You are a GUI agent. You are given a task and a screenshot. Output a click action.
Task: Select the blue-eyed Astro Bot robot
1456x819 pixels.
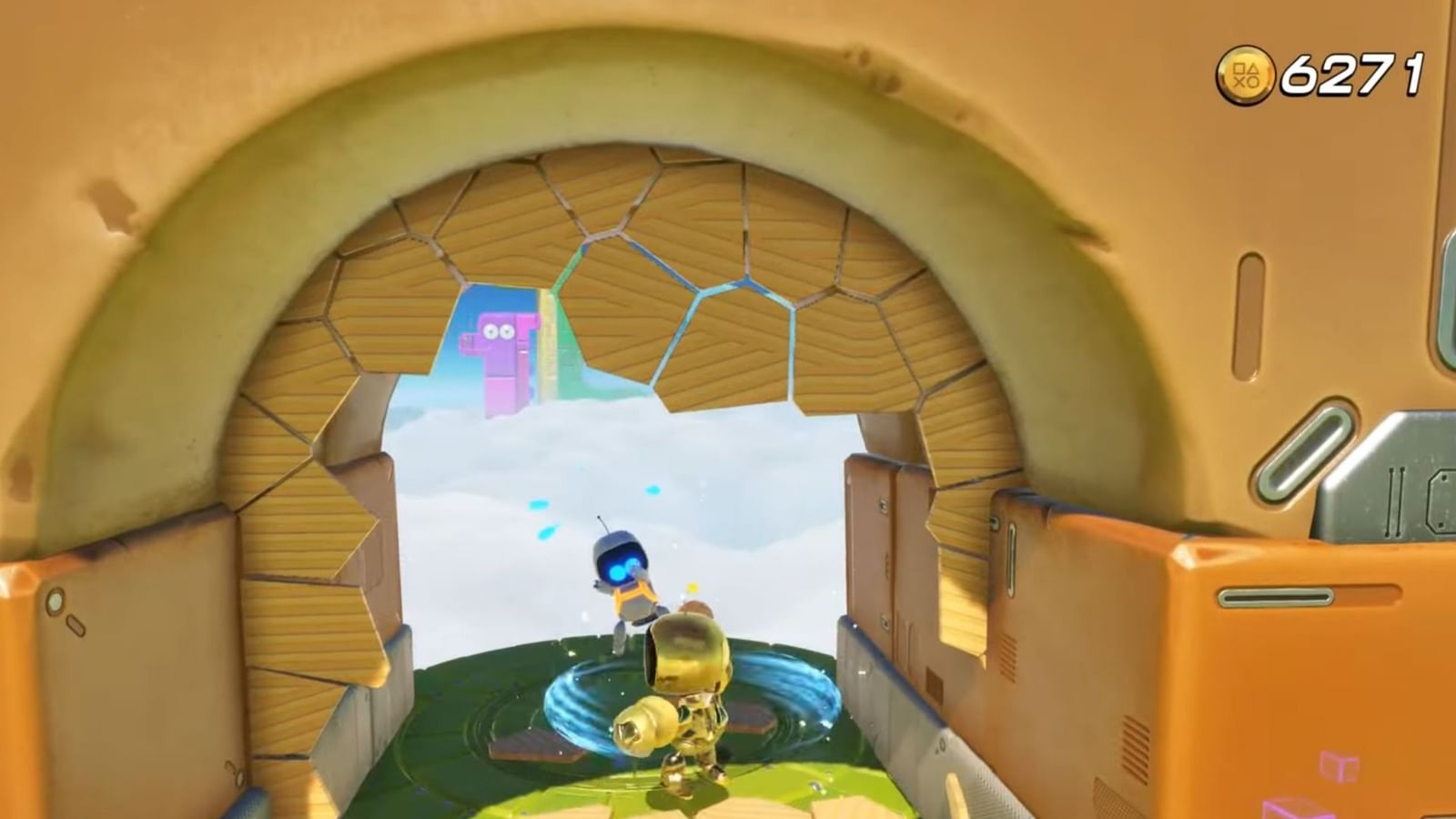pyautogui.click(x=628, y=573)
